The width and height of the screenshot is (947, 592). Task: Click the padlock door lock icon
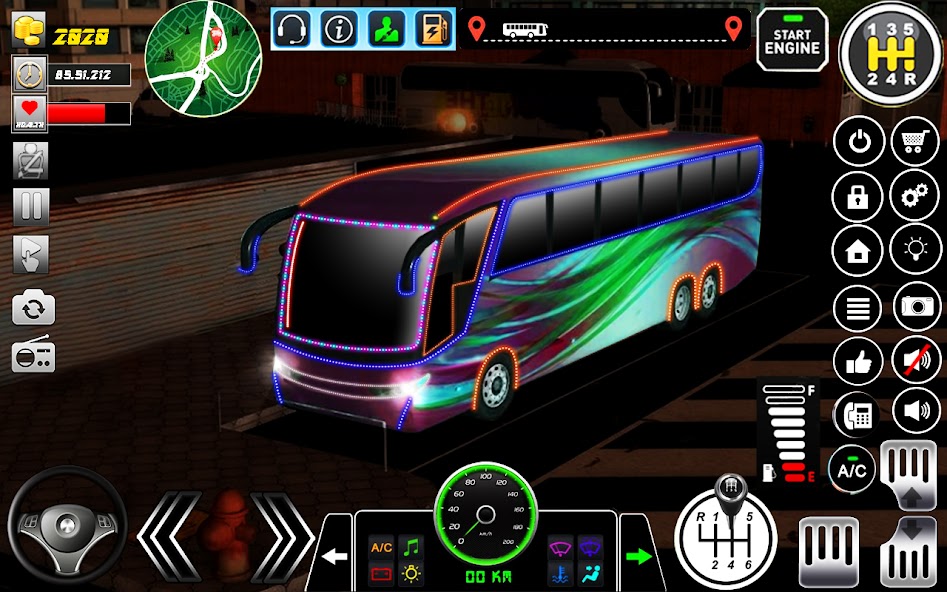(x=858, y=195)
